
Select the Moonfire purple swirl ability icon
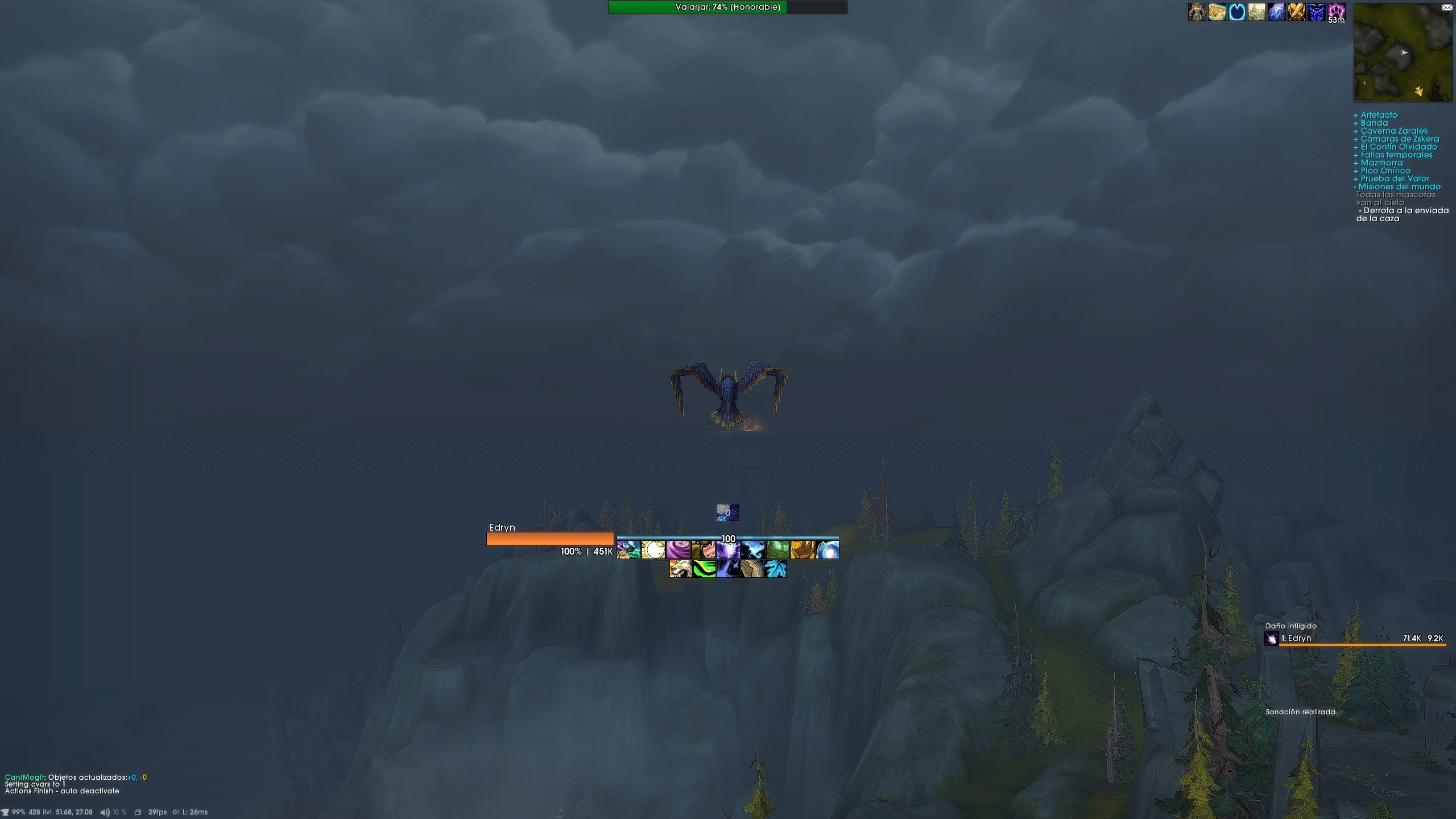pyautogui.click(x=678, y=551)
